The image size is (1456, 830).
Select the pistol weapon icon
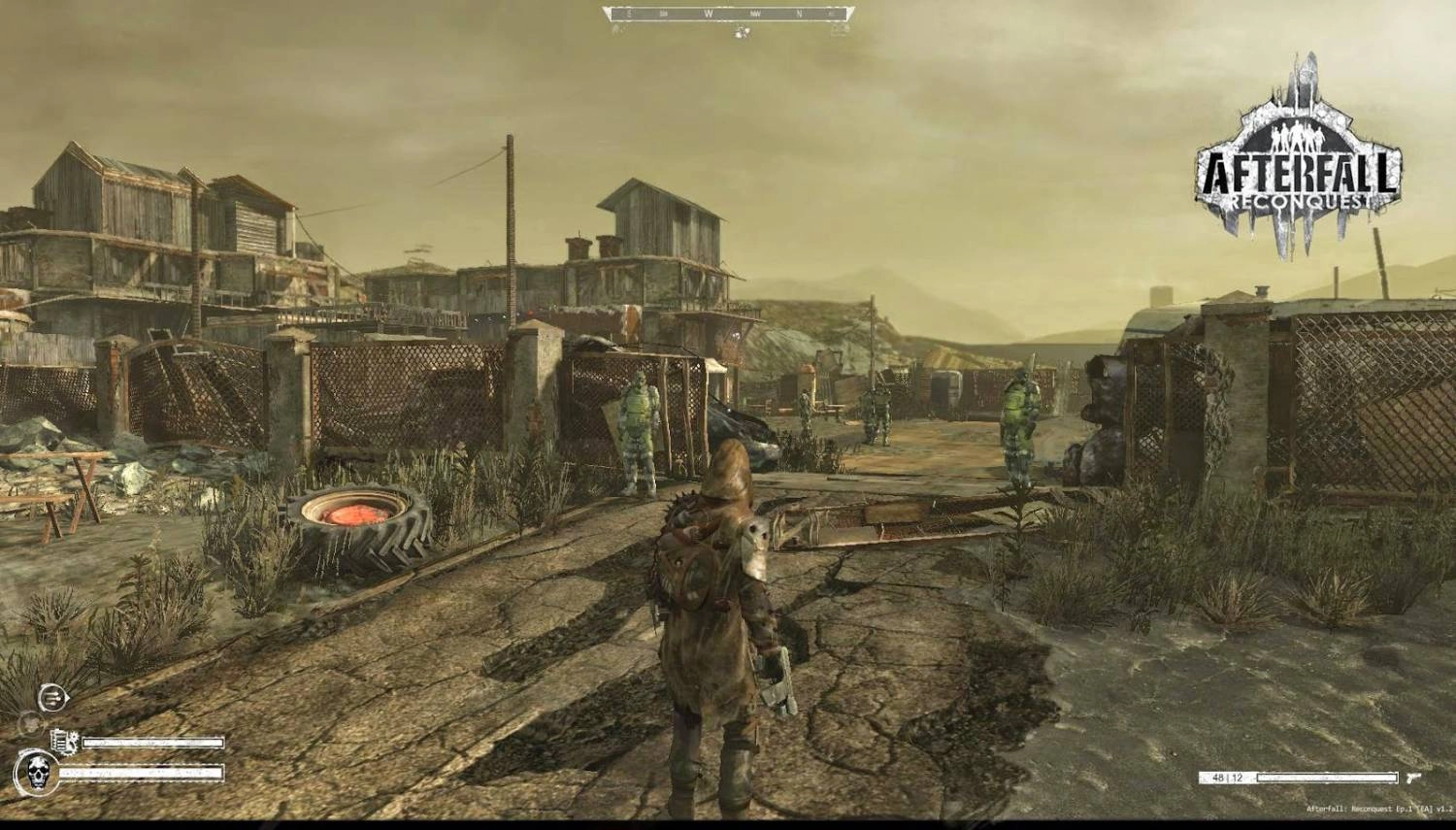(1413, 778)
